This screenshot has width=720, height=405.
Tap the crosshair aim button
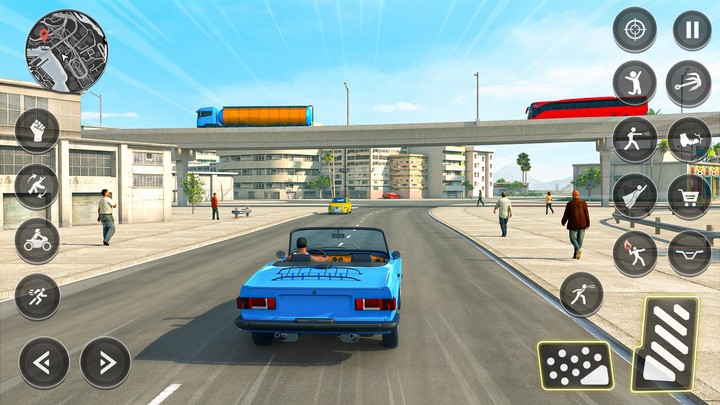click(634, 30)
